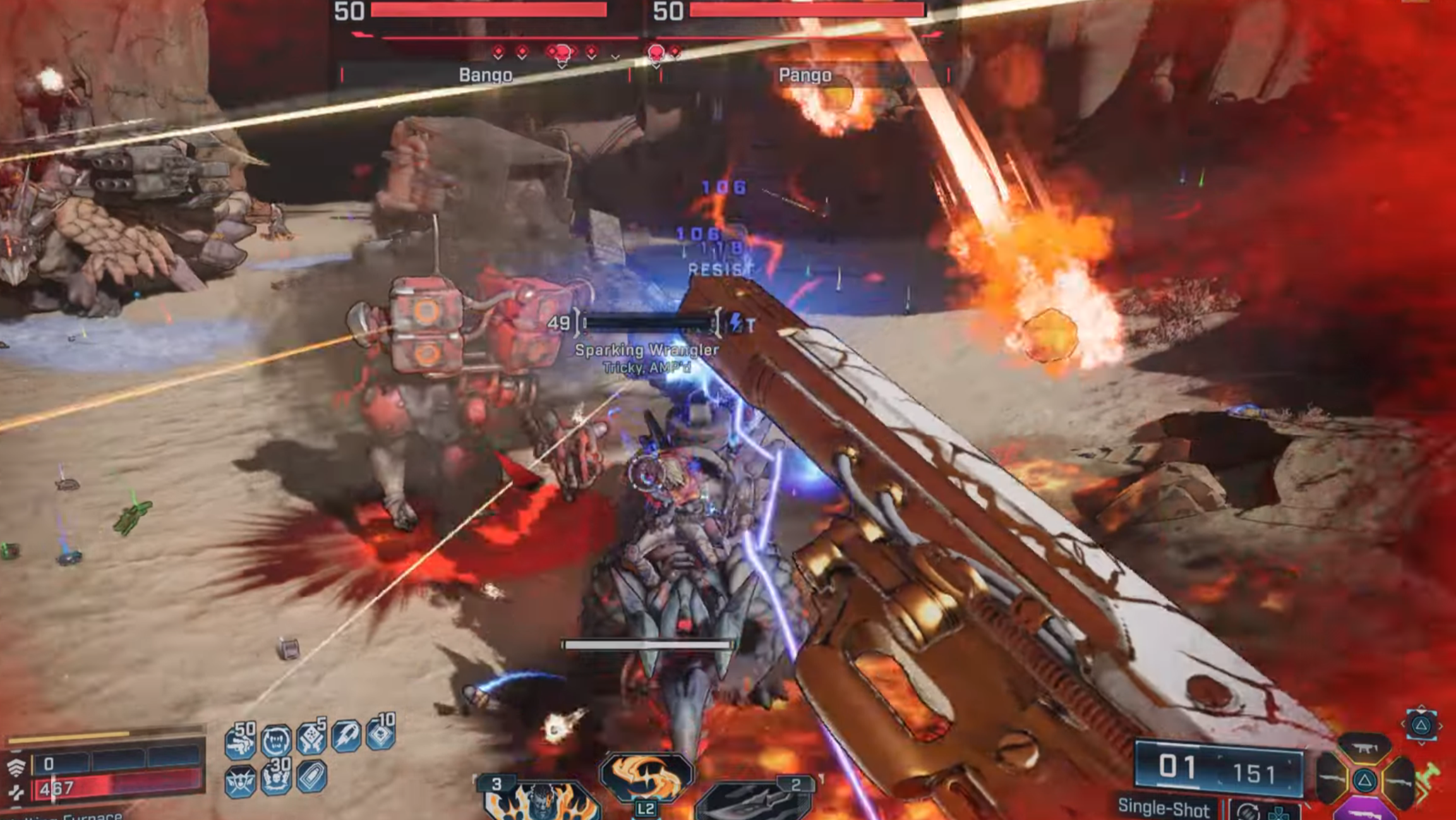
Task: Inspect the skull with wings buff, 30 stacks
Action: (276, 778)
